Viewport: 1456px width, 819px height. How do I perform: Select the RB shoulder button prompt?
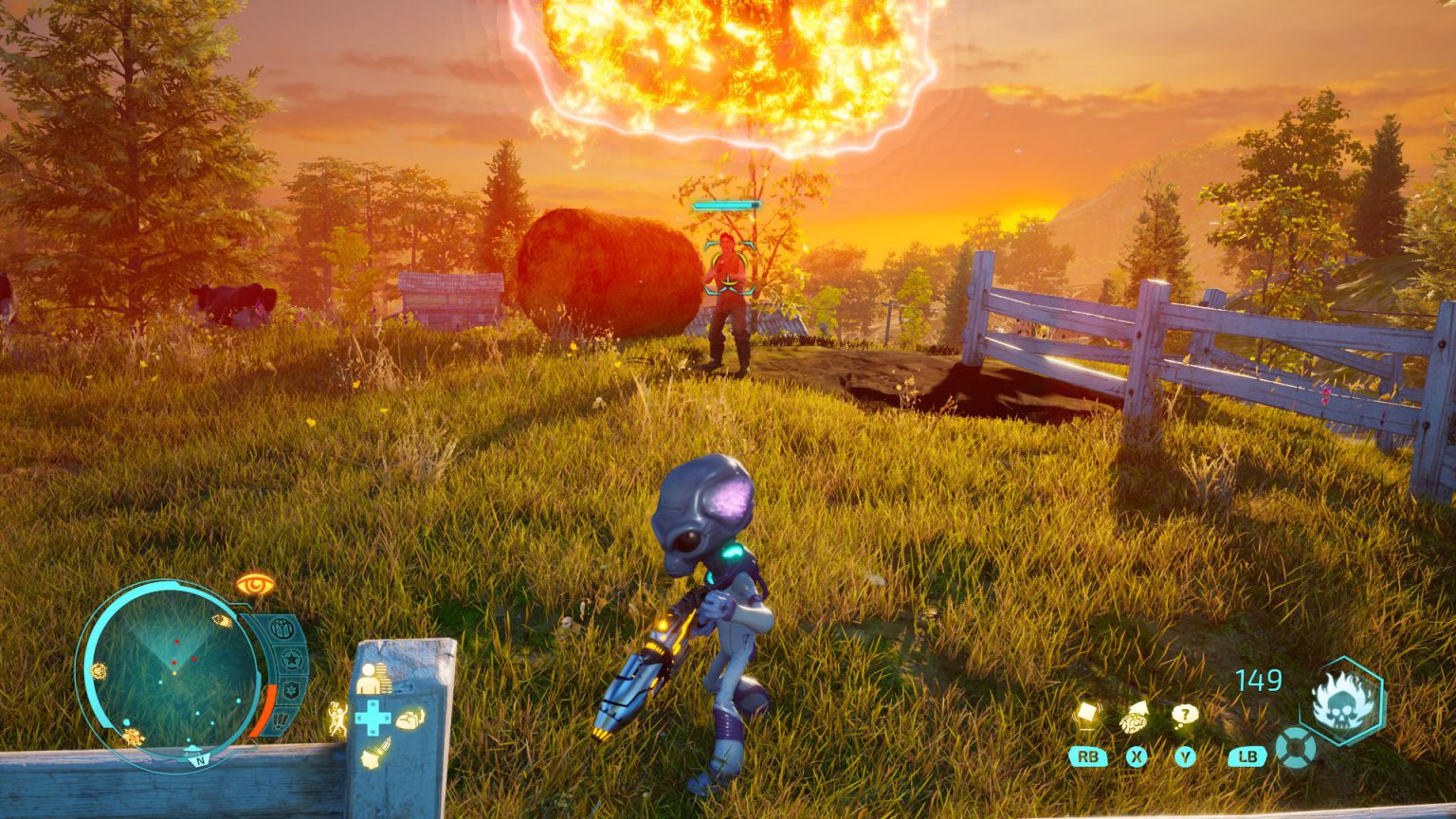[x=1088, y=756]
